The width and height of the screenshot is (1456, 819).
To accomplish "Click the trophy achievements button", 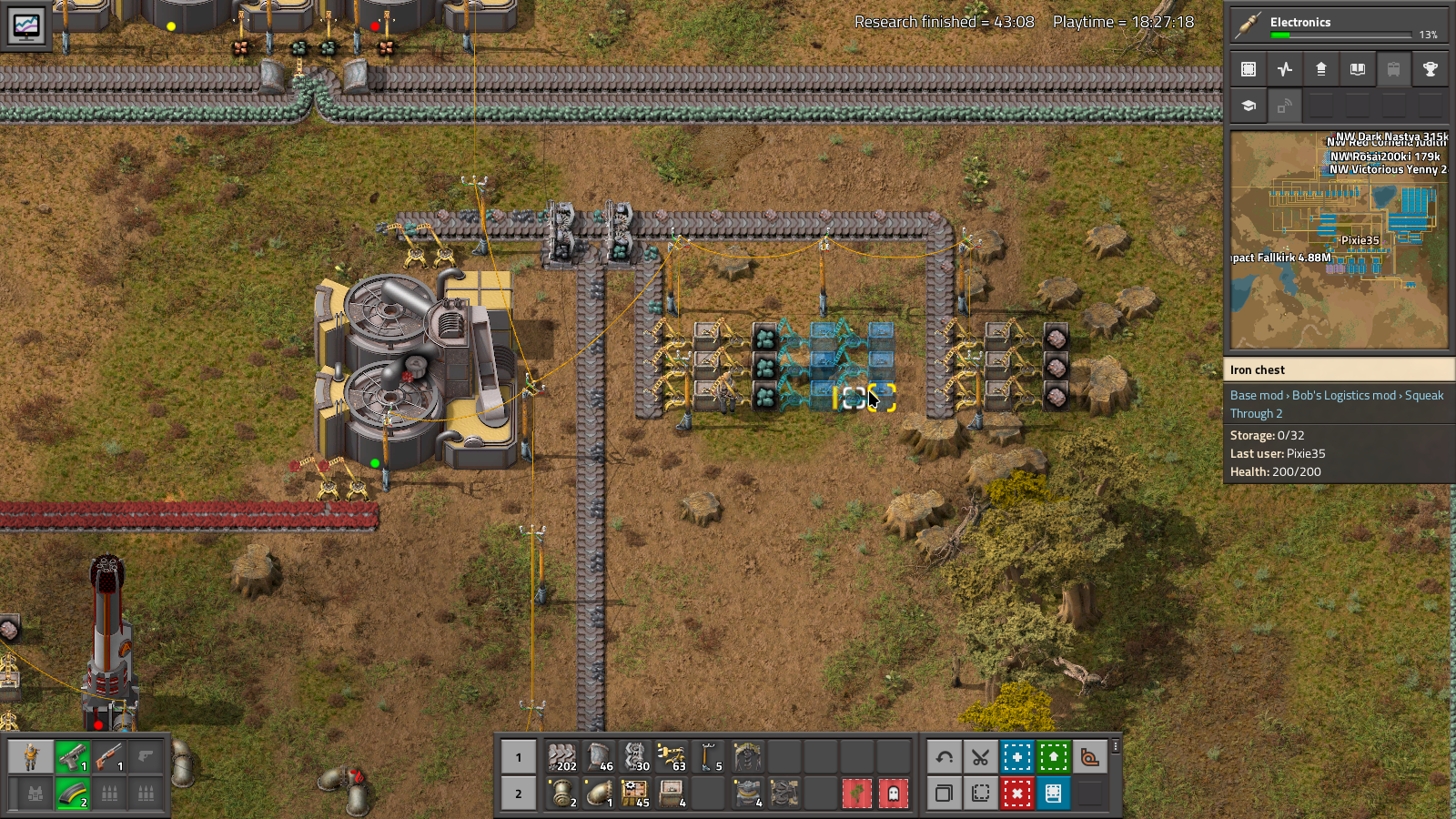I will tap(1430, 69).
